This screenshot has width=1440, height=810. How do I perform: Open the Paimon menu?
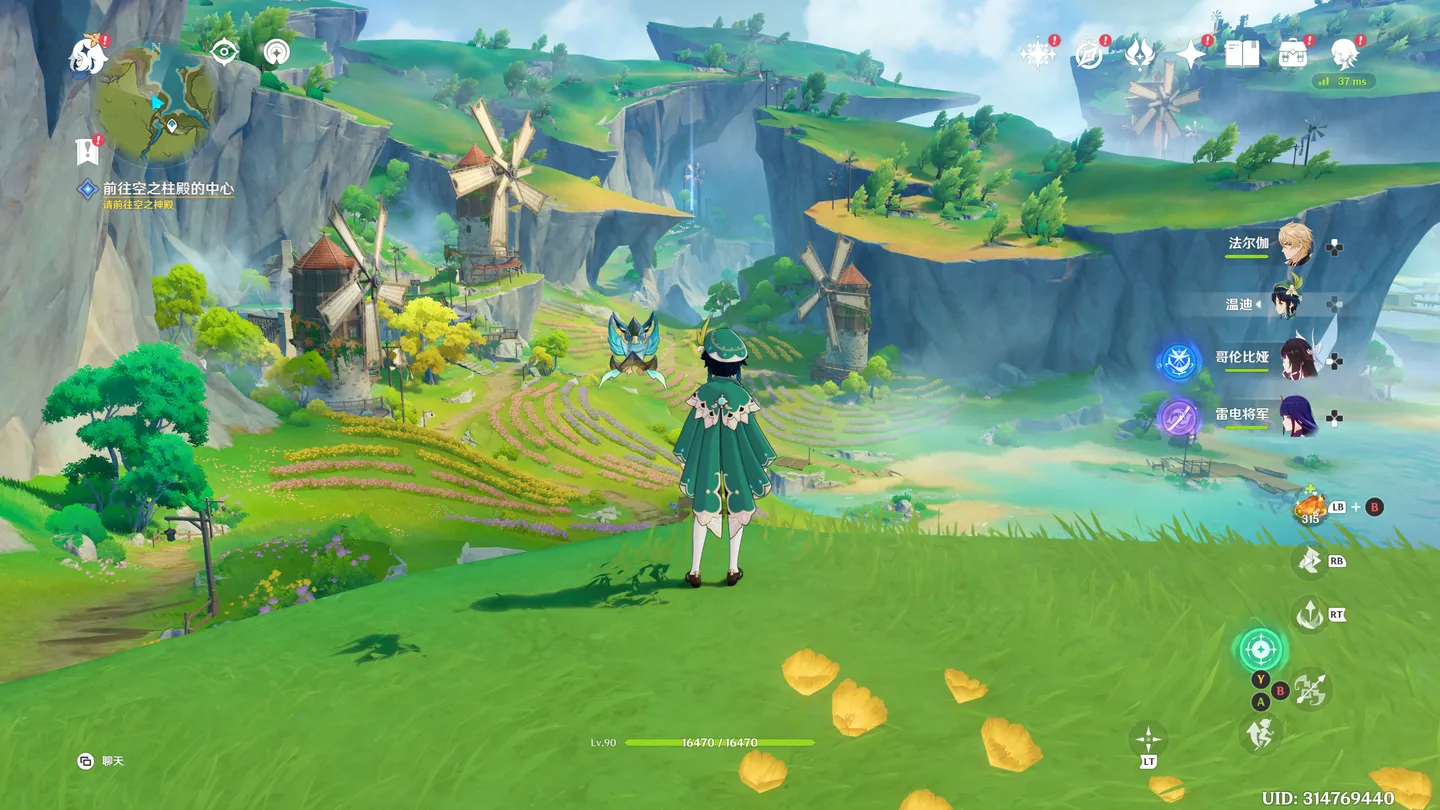(x=87, y=56)
